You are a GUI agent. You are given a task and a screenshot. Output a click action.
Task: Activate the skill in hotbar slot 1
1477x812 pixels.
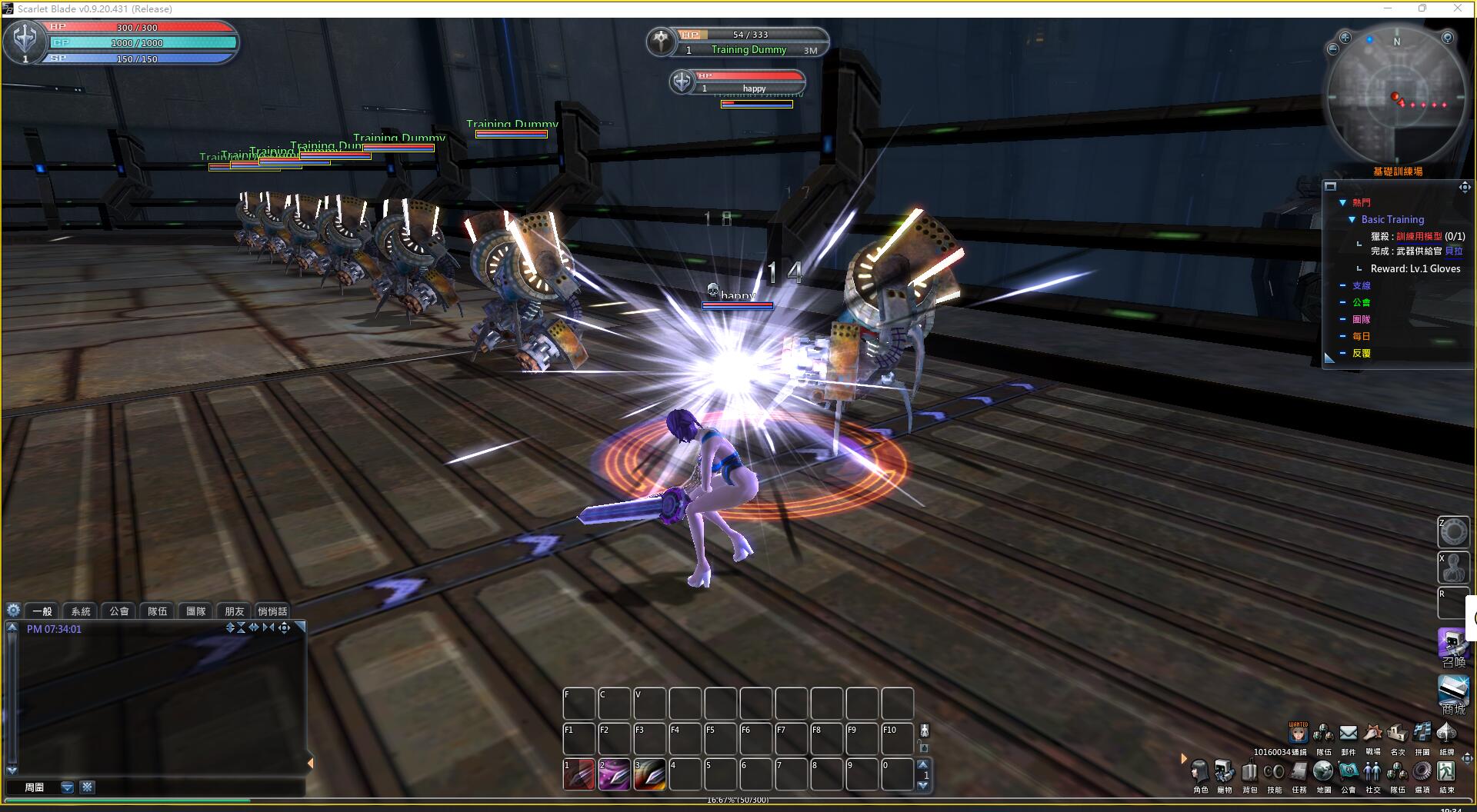pyautogui.click(x=578, y=775)
